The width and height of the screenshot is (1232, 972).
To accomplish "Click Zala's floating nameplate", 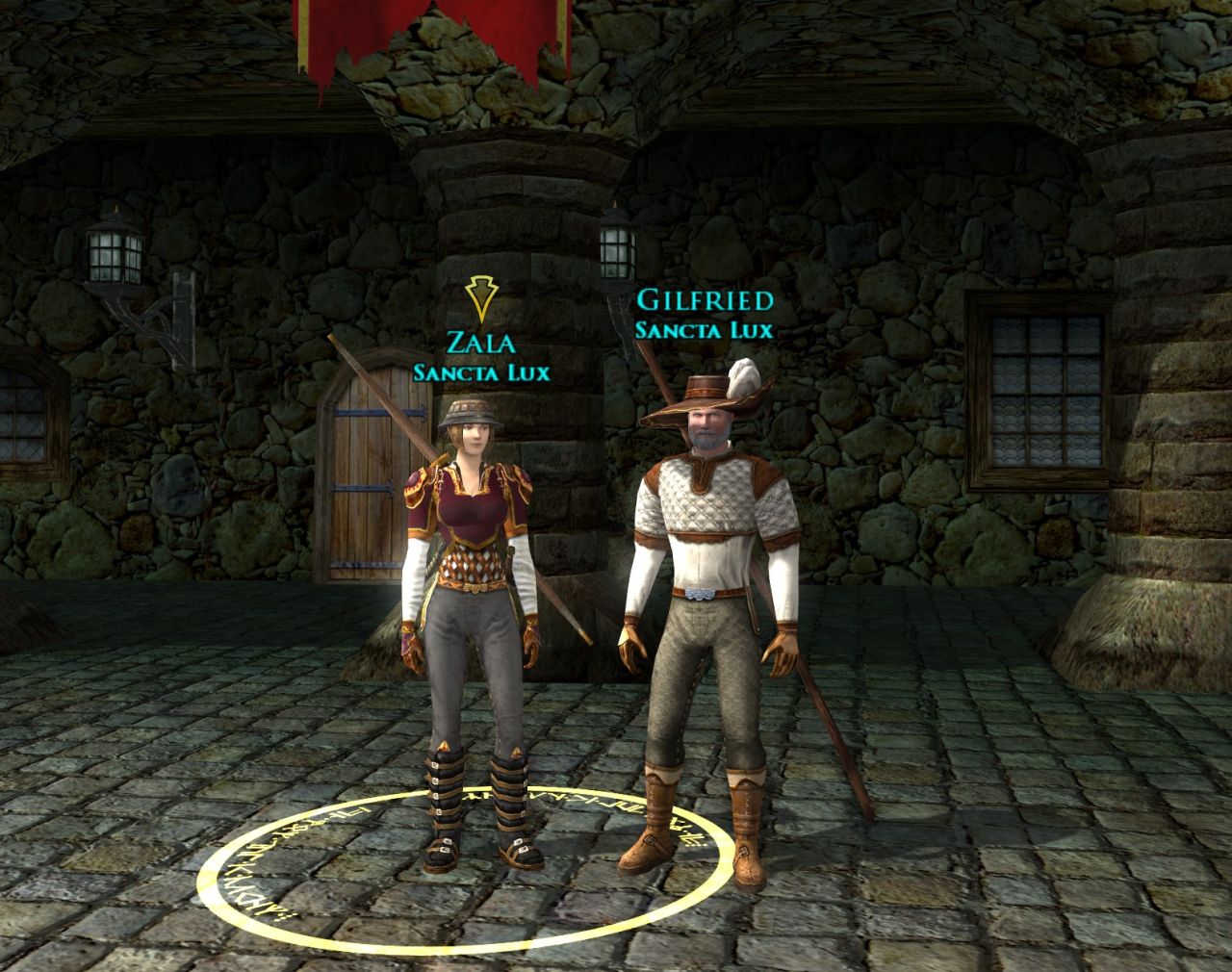I will [480, 343].
